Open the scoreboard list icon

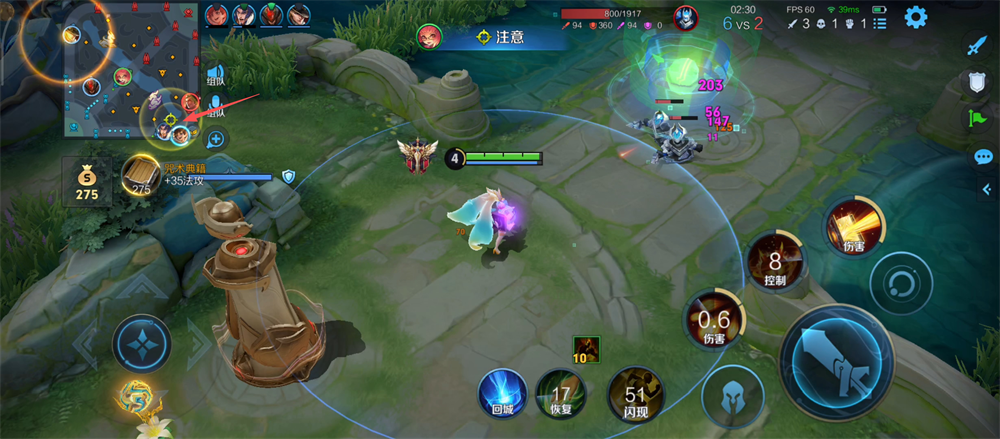(880, 23)
